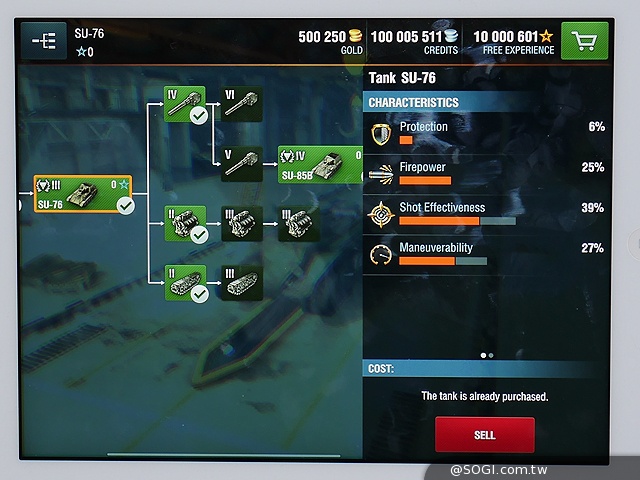640x480 pixels.
Task: Go back using the tech tree icon
Action: [43, 40]
